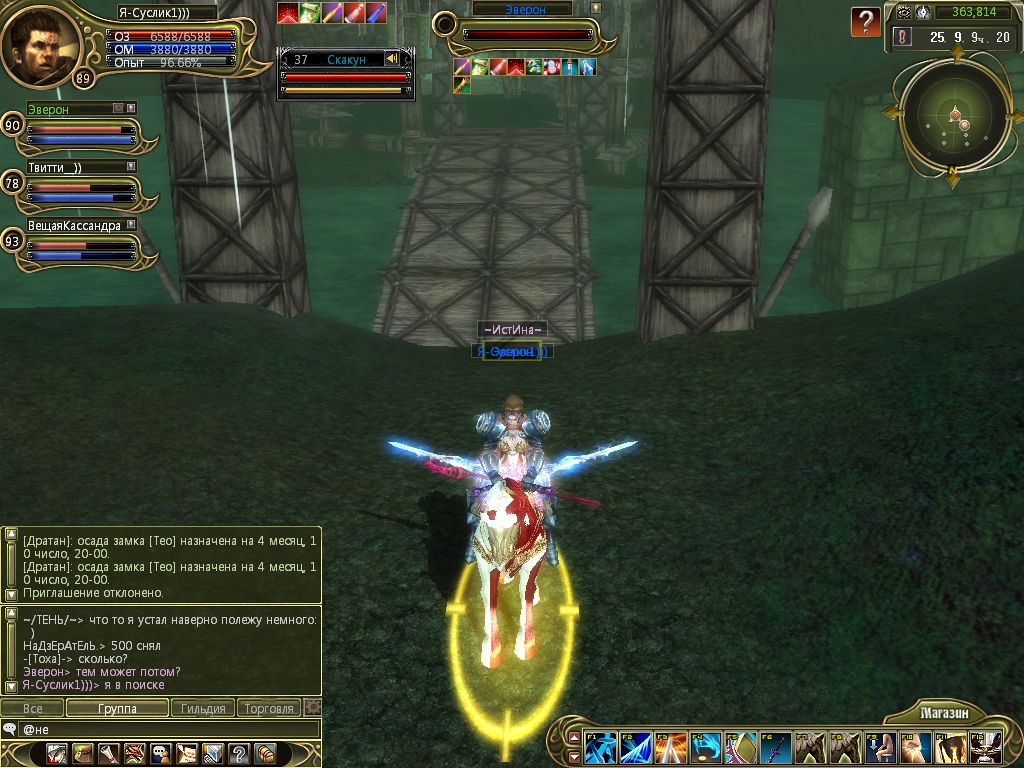The image size is (1024, 768).
Task: Open the red question mark help button
Action: click(x=865, y=22)
